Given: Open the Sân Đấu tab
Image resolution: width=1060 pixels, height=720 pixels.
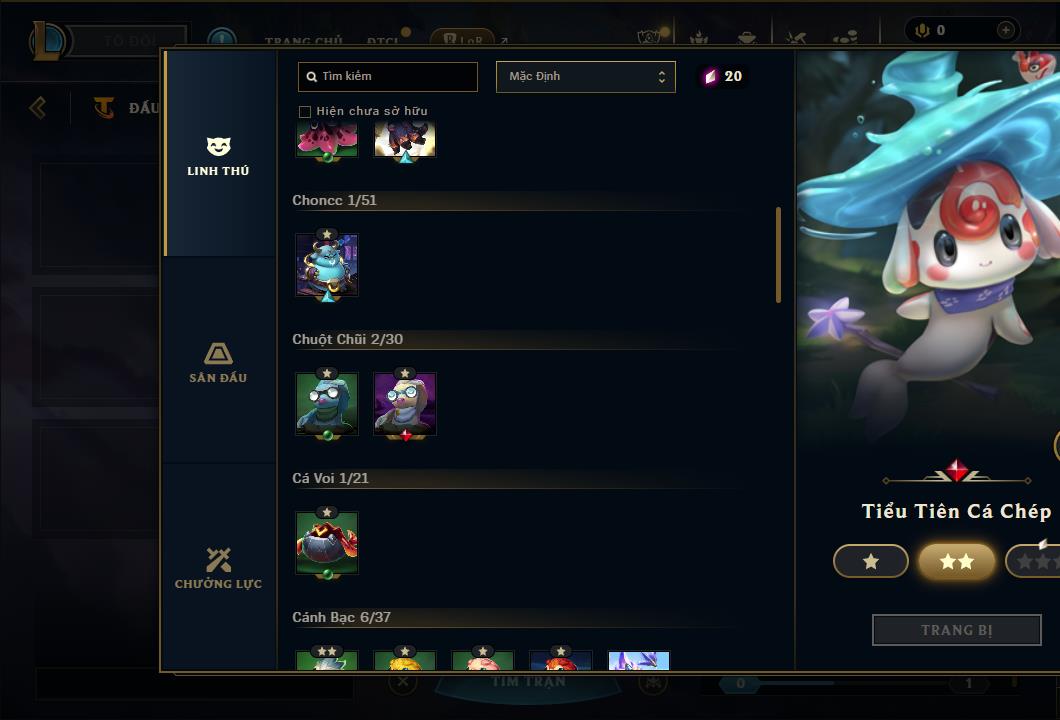Looking at the screenshot, I should [x=218, y=362].
